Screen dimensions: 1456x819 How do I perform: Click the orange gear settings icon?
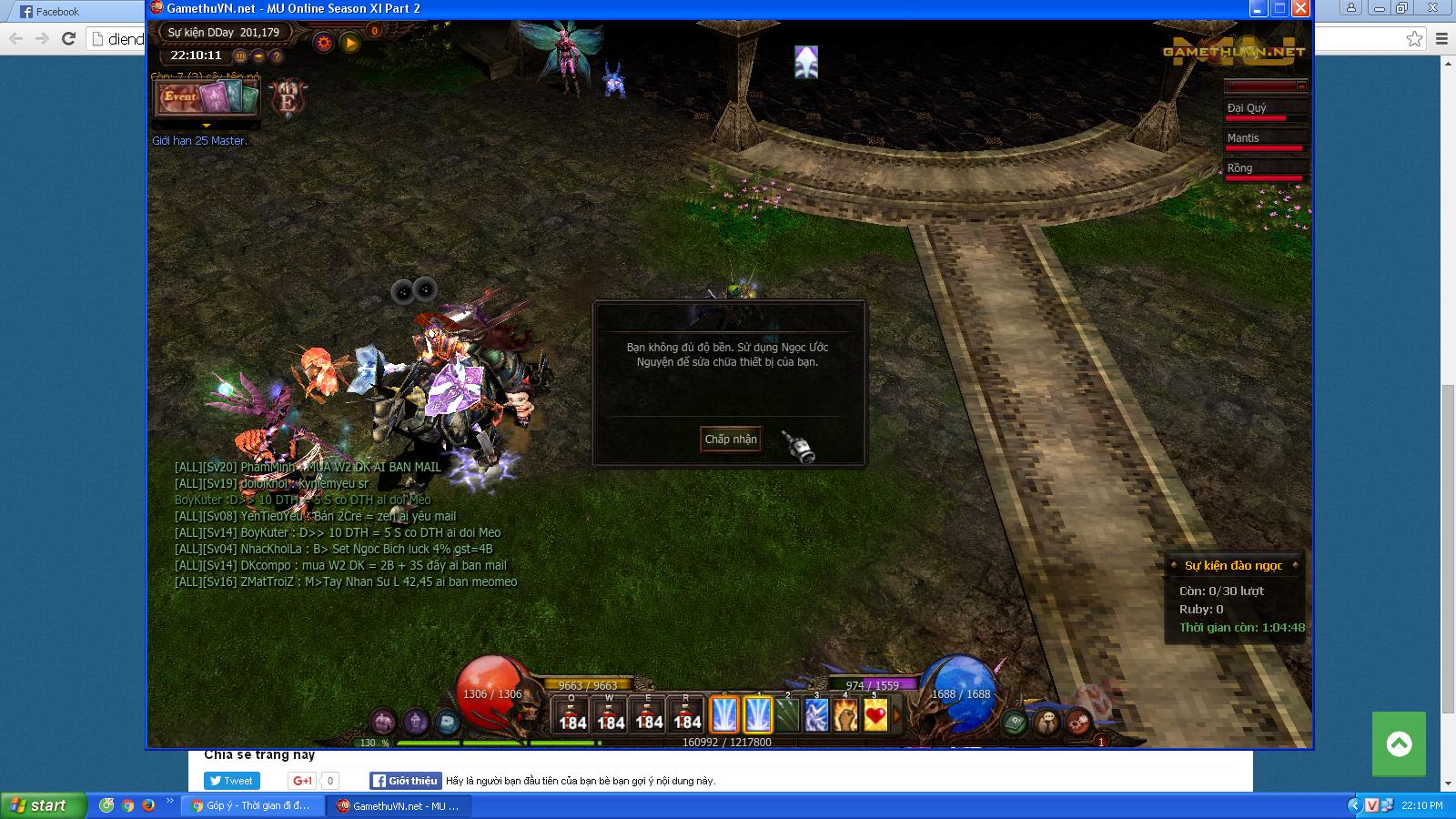point(323,42)
